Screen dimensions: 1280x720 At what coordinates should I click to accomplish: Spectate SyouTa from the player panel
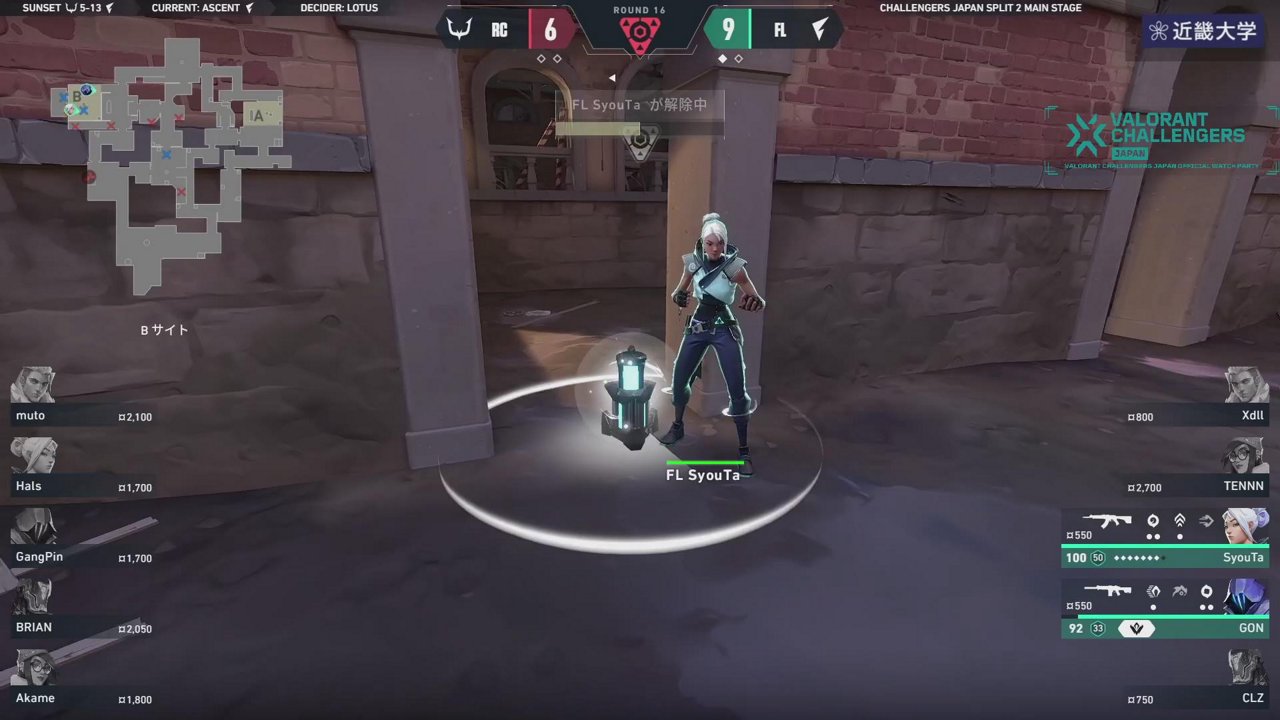[x=1165, y=539]
